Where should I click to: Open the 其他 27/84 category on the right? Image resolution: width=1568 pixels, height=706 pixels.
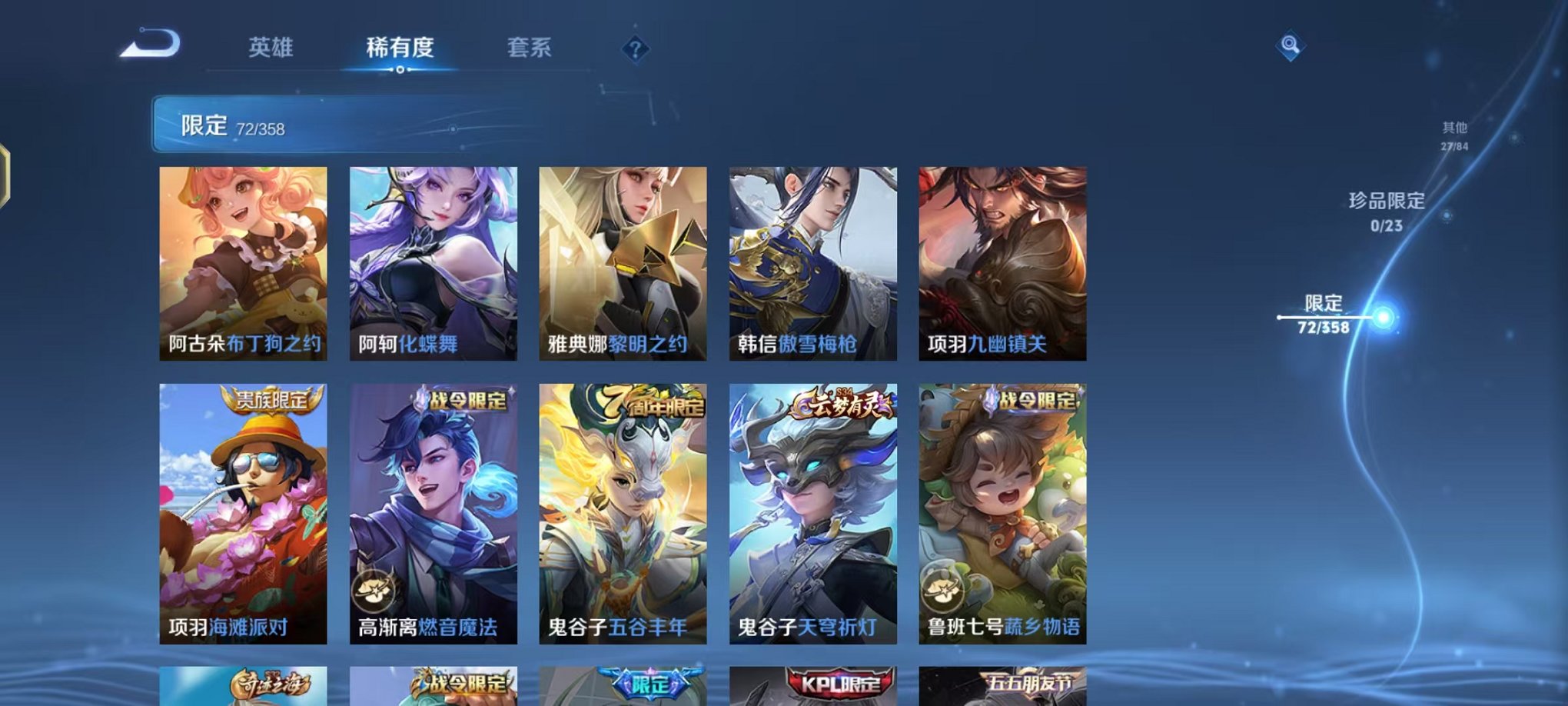point(1453,135)
